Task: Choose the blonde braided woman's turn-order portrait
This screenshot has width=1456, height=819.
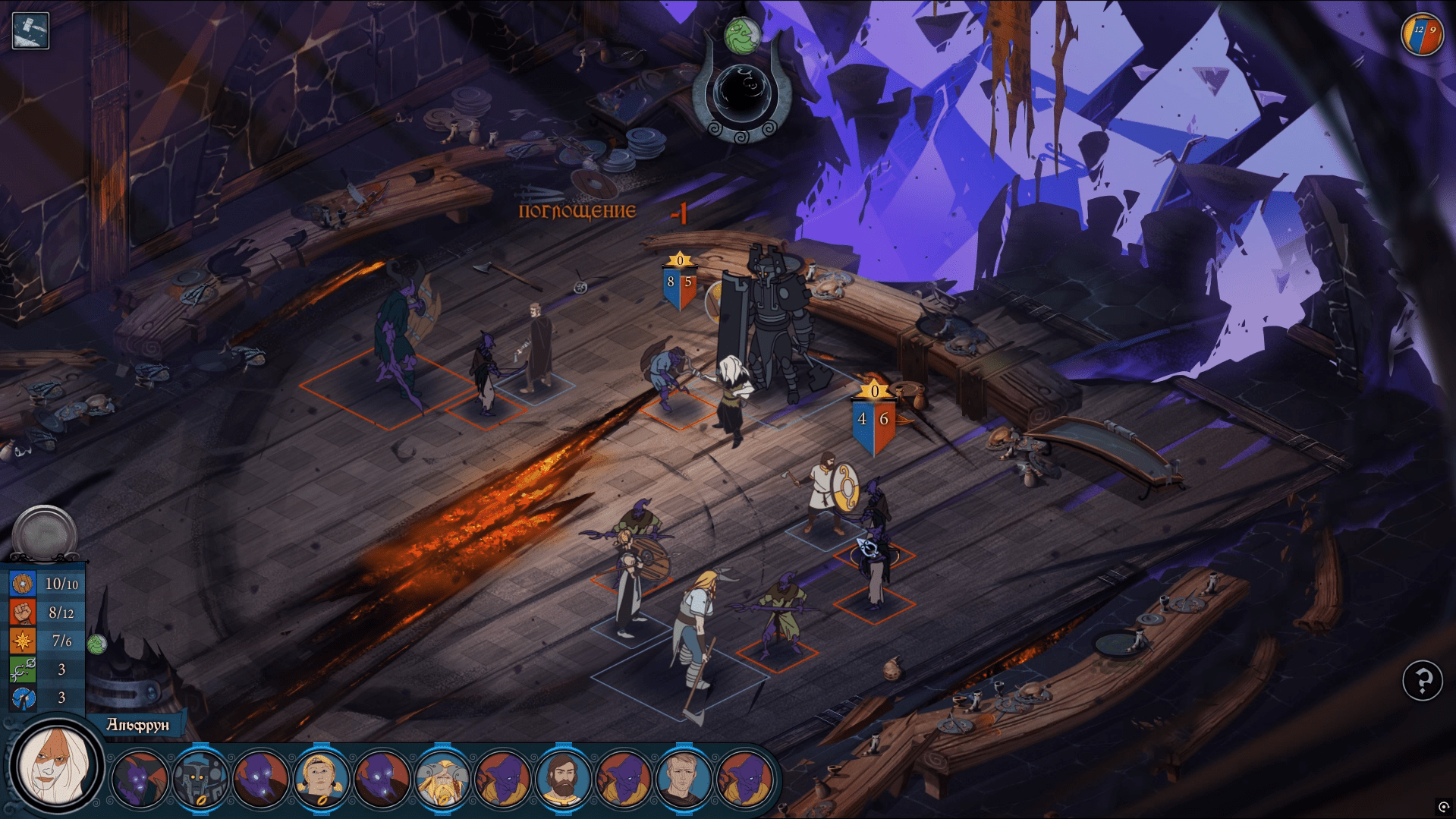Action: point(321,778)
